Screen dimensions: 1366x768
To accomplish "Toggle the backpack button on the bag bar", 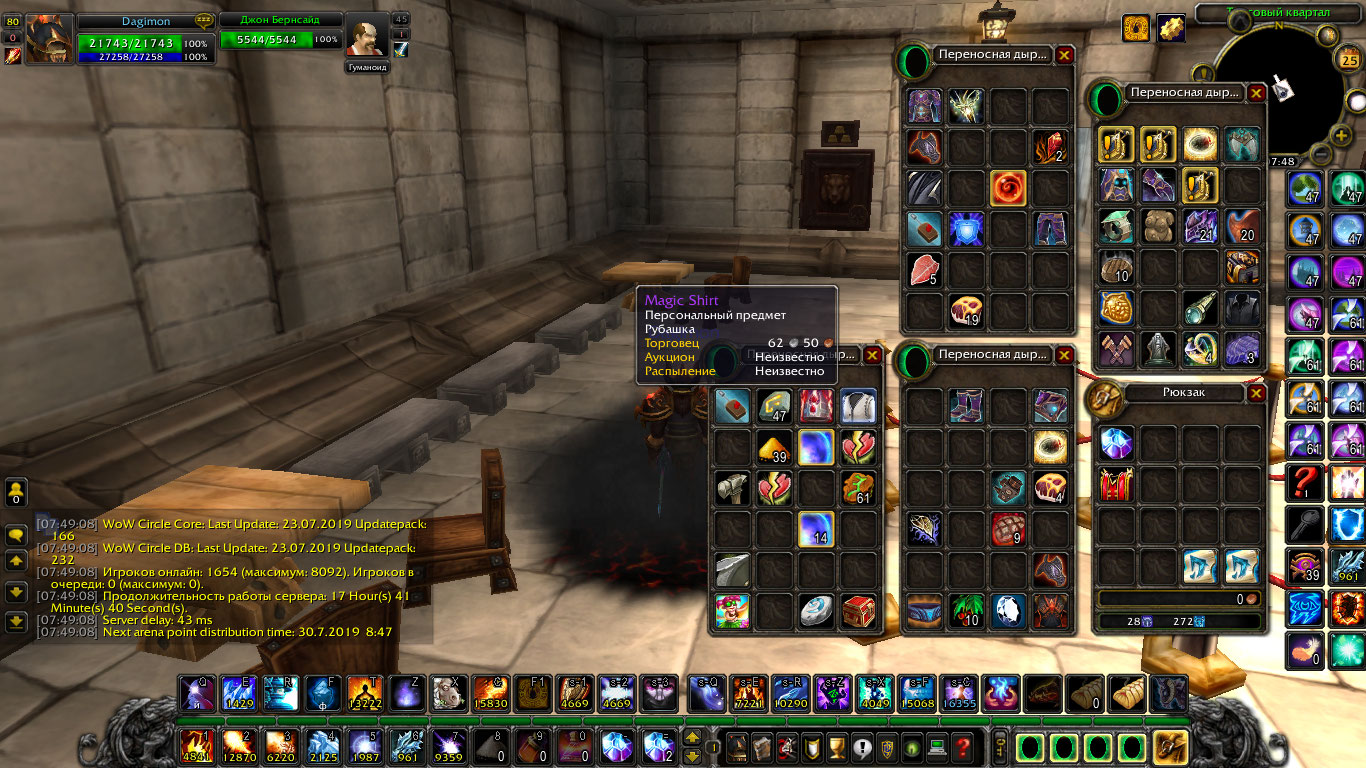I will coord(1170,747).
